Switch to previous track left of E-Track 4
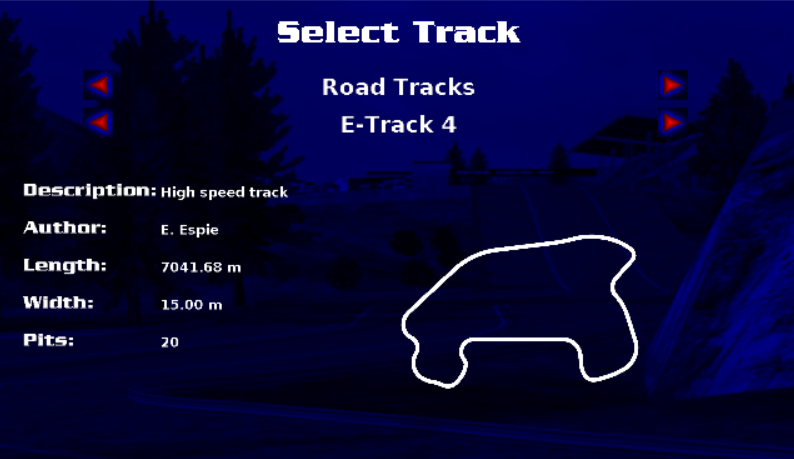The image size is (794, 459). pos(98,124)
